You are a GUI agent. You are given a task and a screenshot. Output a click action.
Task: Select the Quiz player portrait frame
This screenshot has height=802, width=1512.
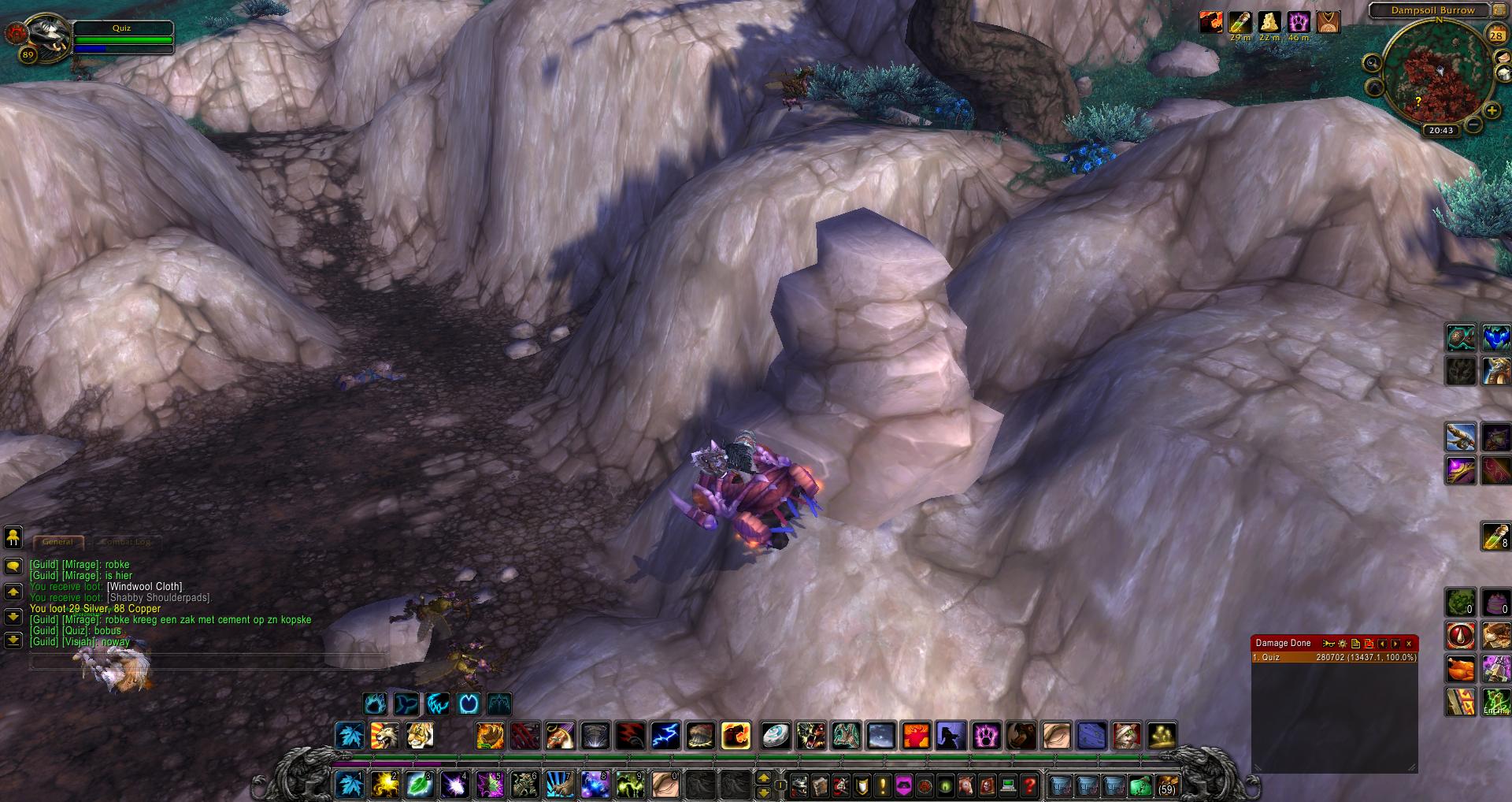point(38,35)
